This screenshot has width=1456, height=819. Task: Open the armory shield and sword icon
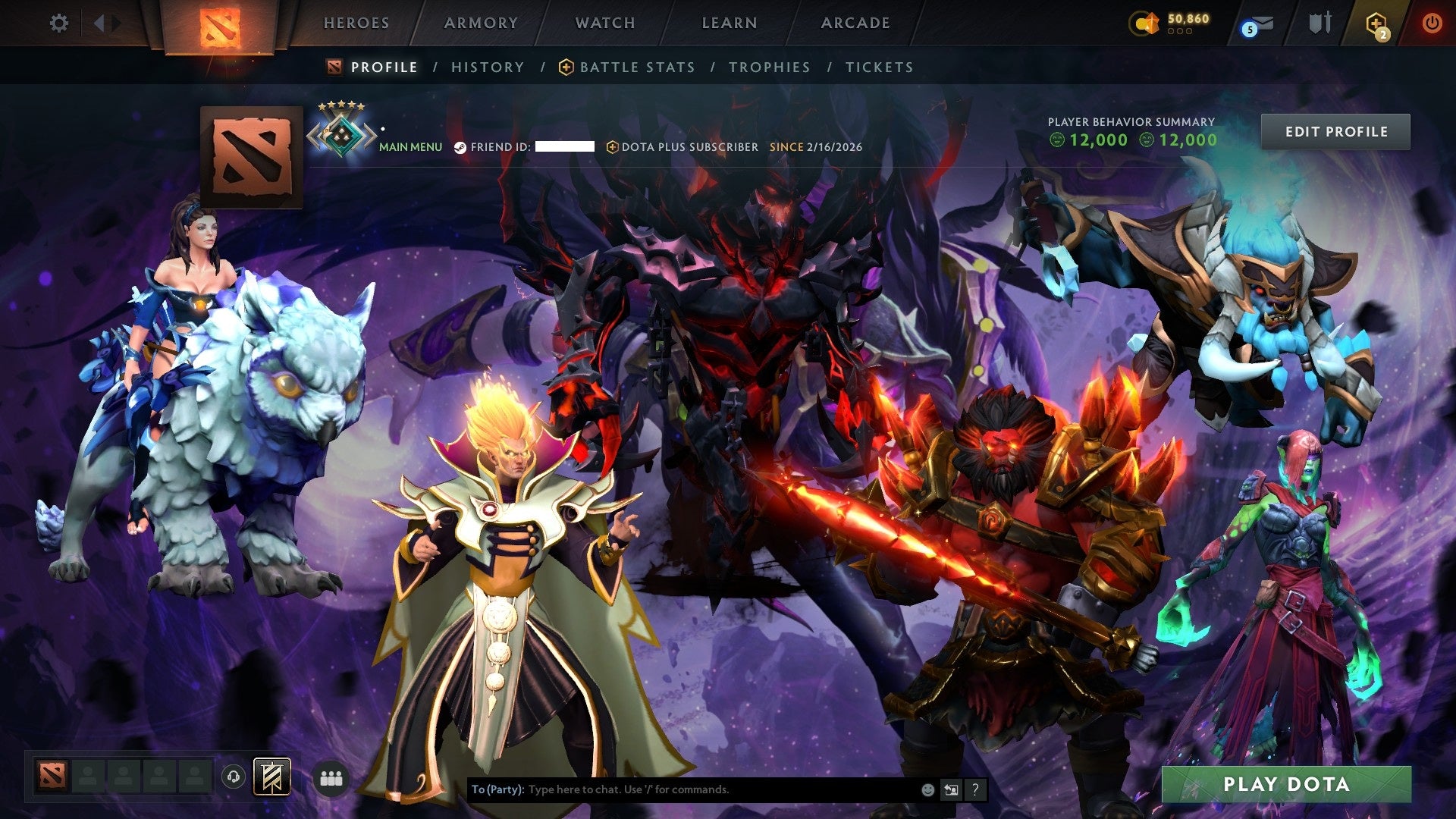(1319, 22)
